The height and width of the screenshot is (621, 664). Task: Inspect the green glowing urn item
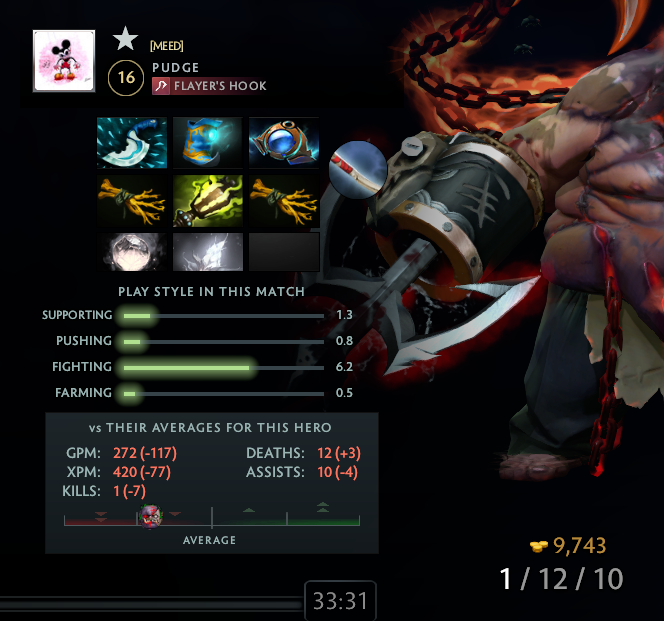(208, 200)
